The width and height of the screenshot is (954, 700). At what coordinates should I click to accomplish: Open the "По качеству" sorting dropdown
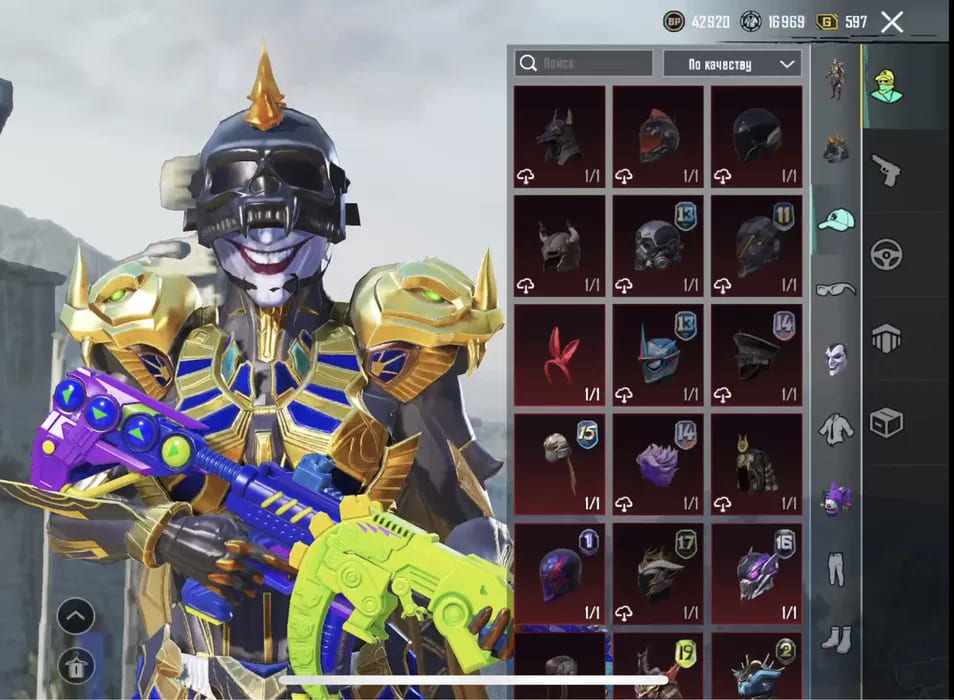(x=732, y=64)
